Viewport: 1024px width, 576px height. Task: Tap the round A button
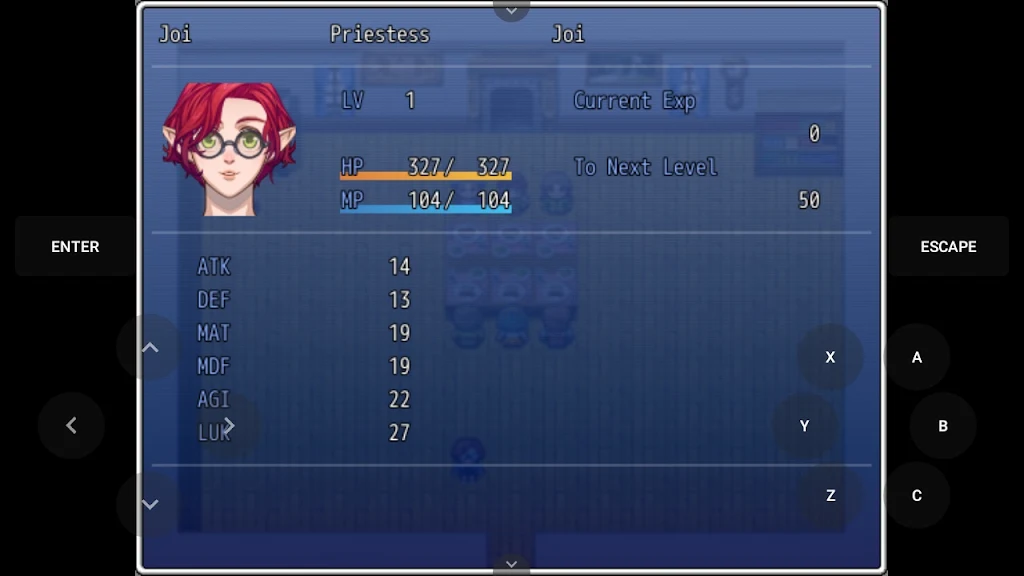[916, 357]
